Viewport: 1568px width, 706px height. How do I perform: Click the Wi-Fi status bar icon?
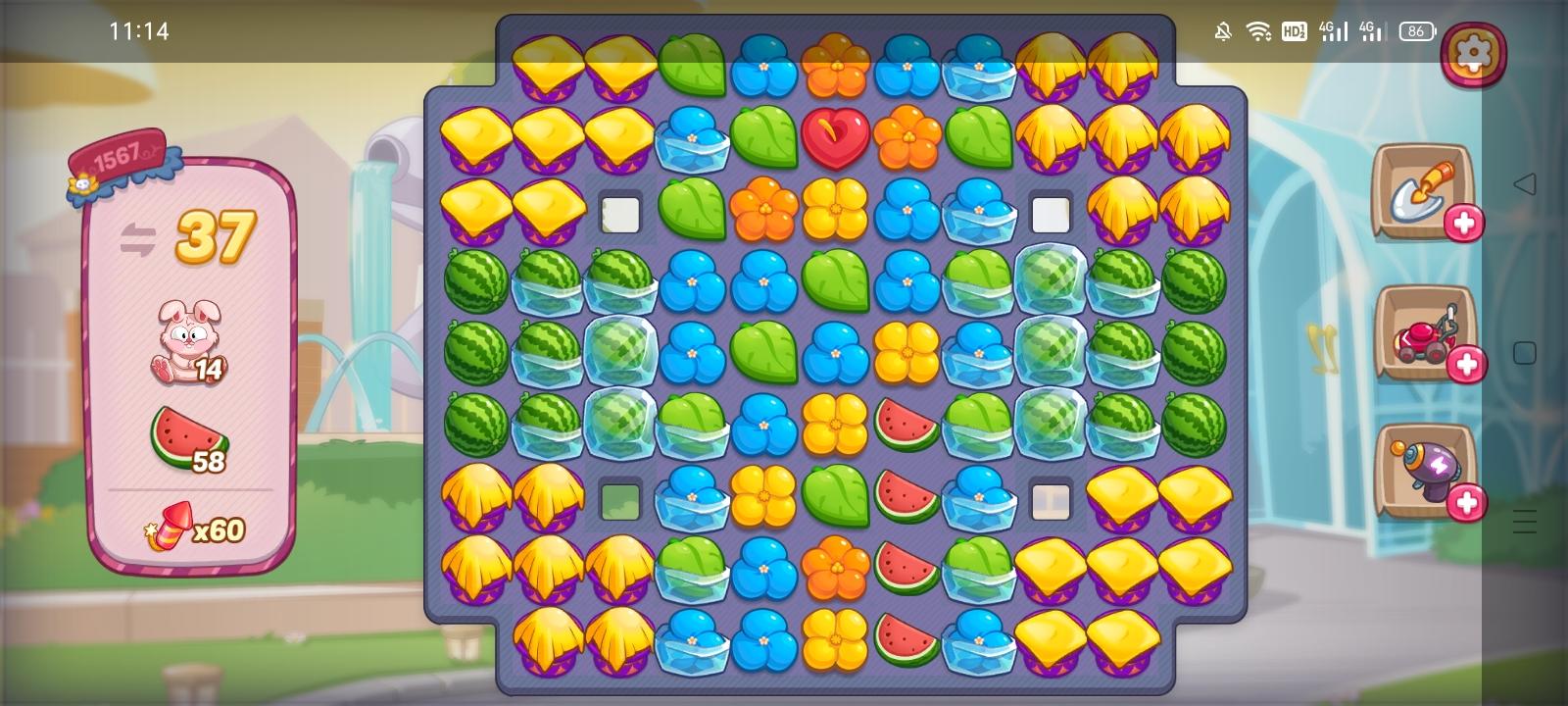(x=1256, y=30)
